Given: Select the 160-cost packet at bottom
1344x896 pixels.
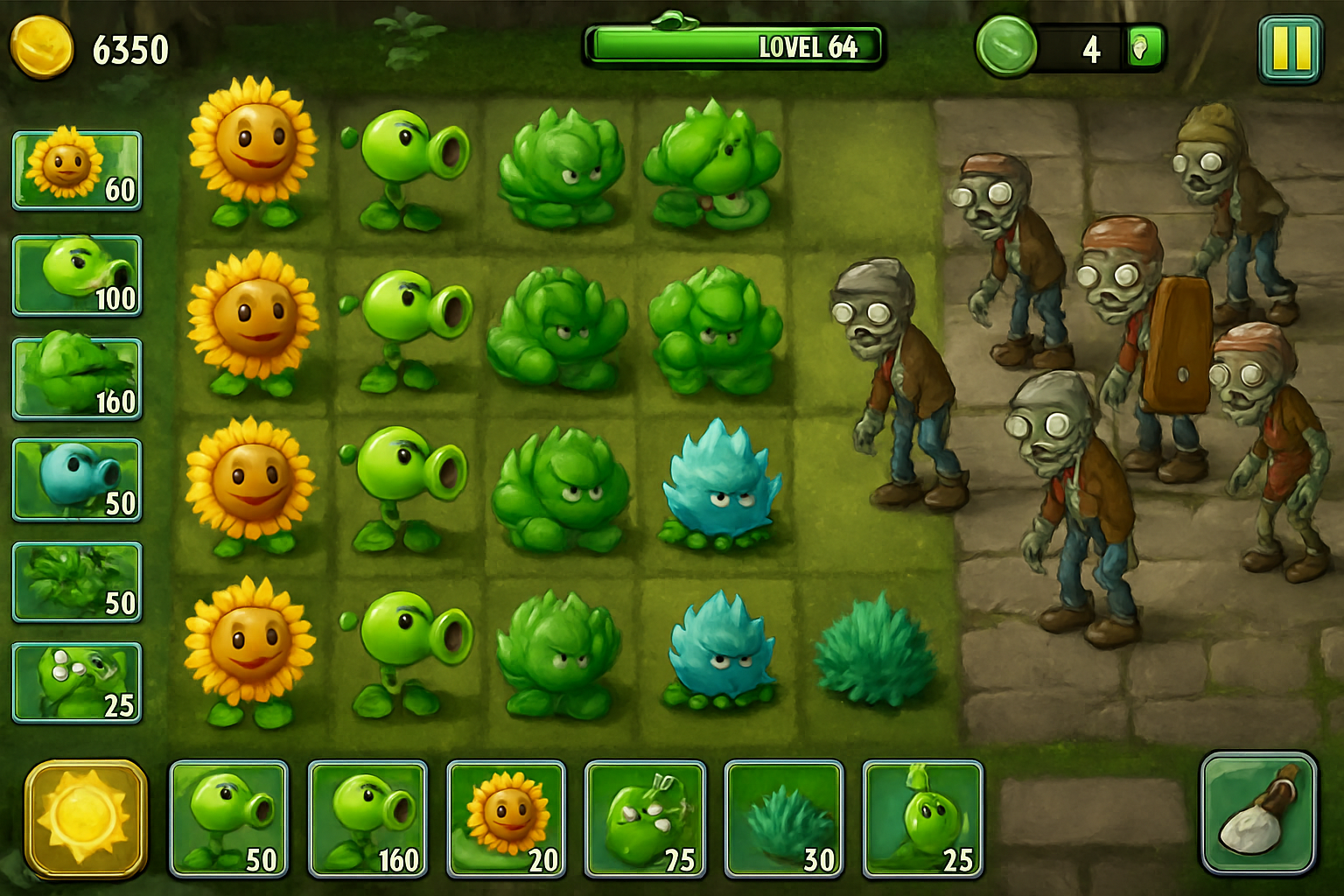Looking at the screenshot, I should coord(367,816).
